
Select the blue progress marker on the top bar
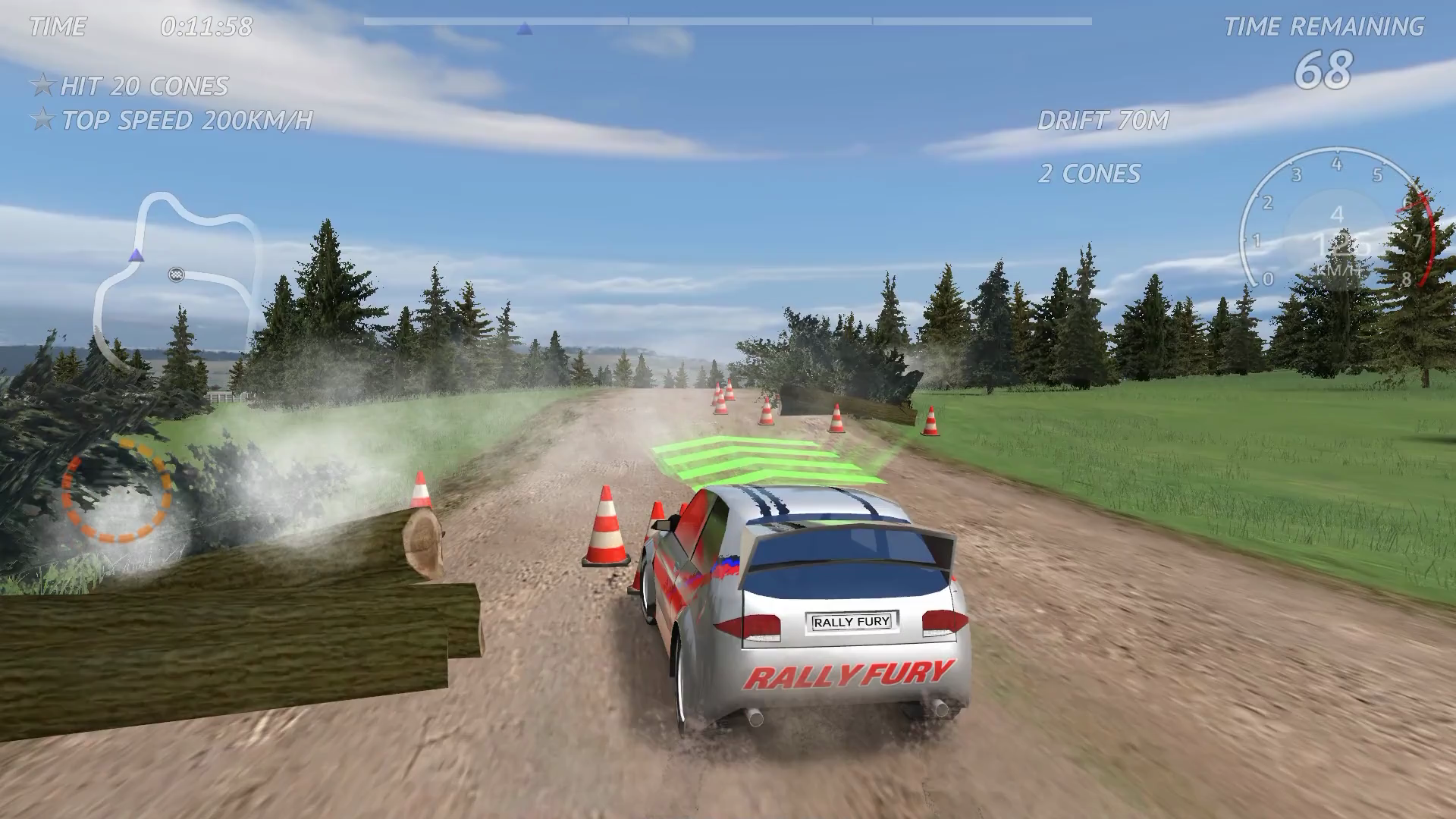(523, 30)
